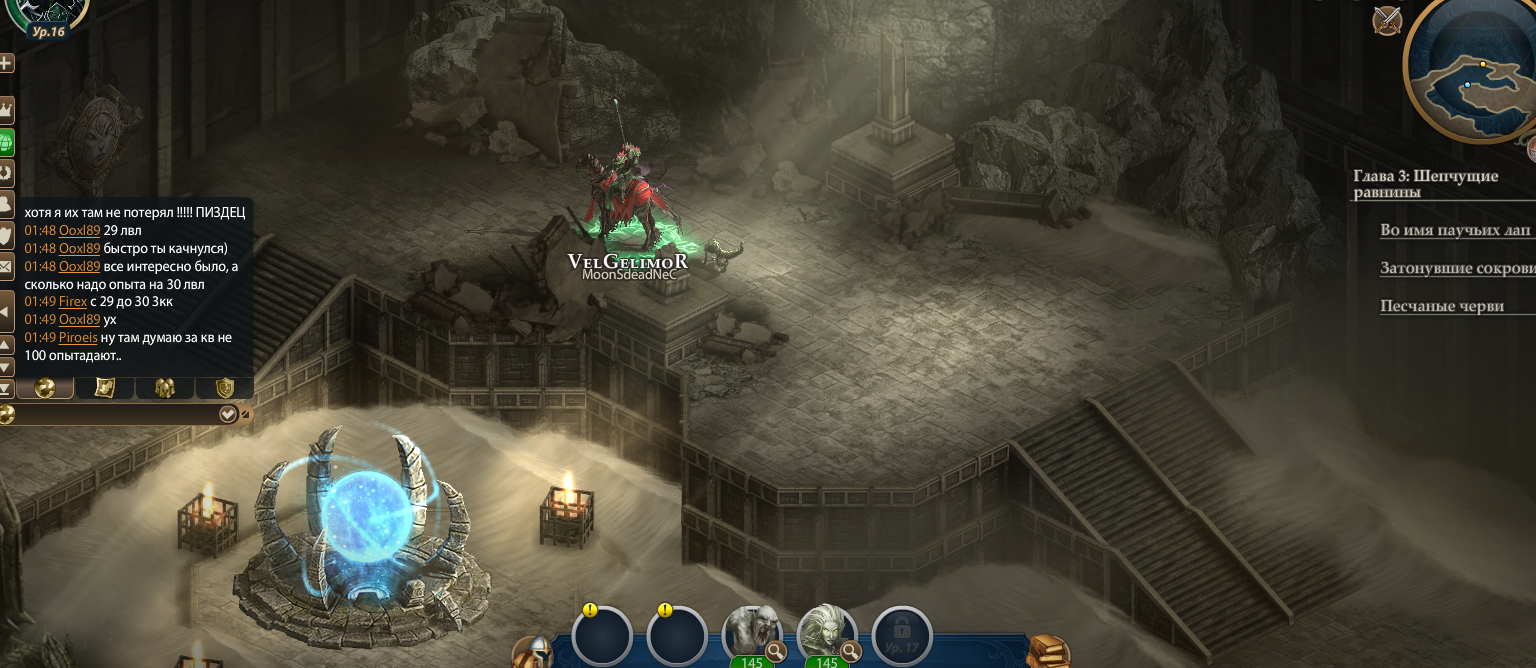Open the stacked books icon

1047,652
